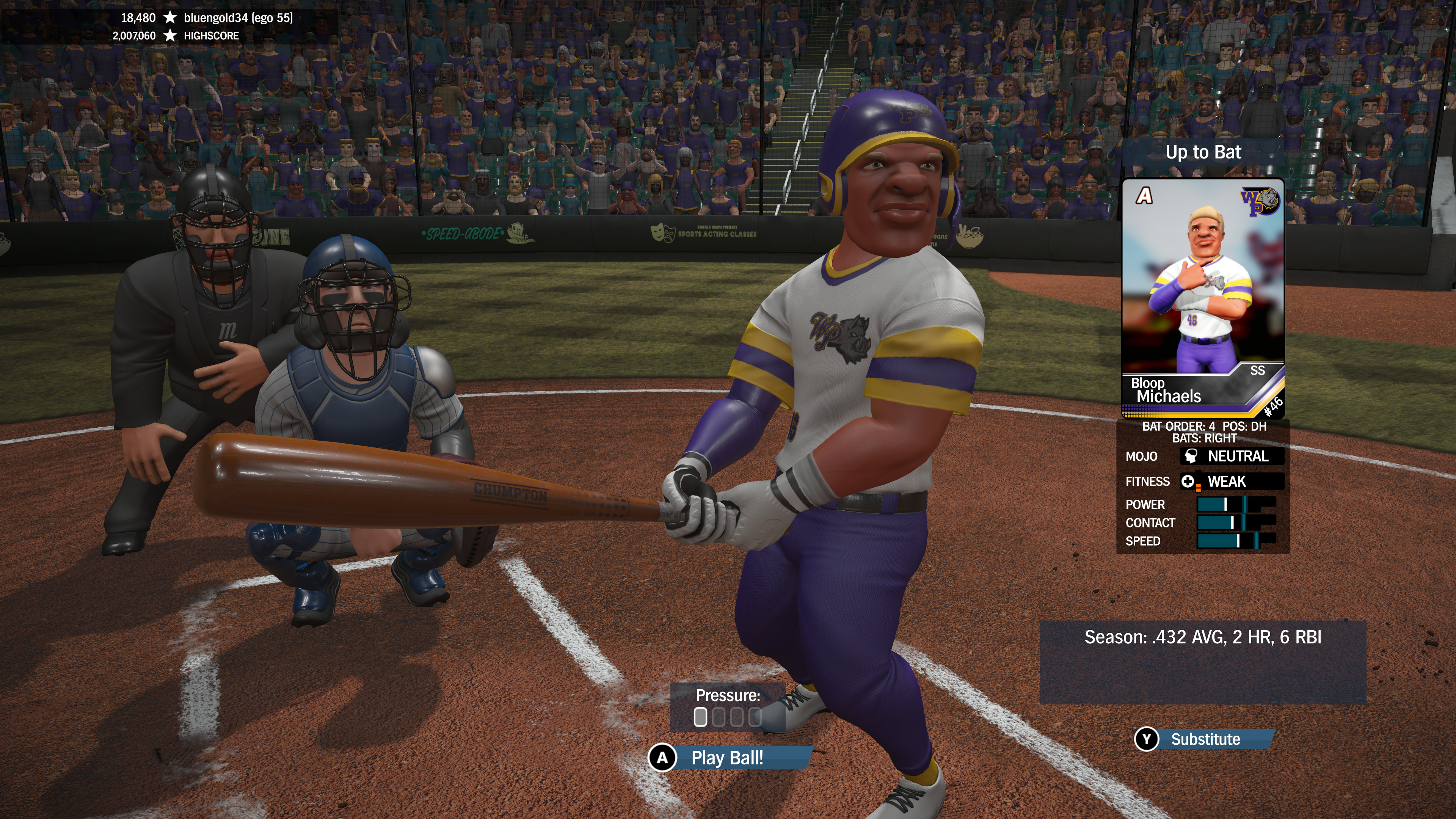The height and width of the screenshot is (819, 1456).
Task: Open the Substitute option
Action: [x=1205, y=739]
